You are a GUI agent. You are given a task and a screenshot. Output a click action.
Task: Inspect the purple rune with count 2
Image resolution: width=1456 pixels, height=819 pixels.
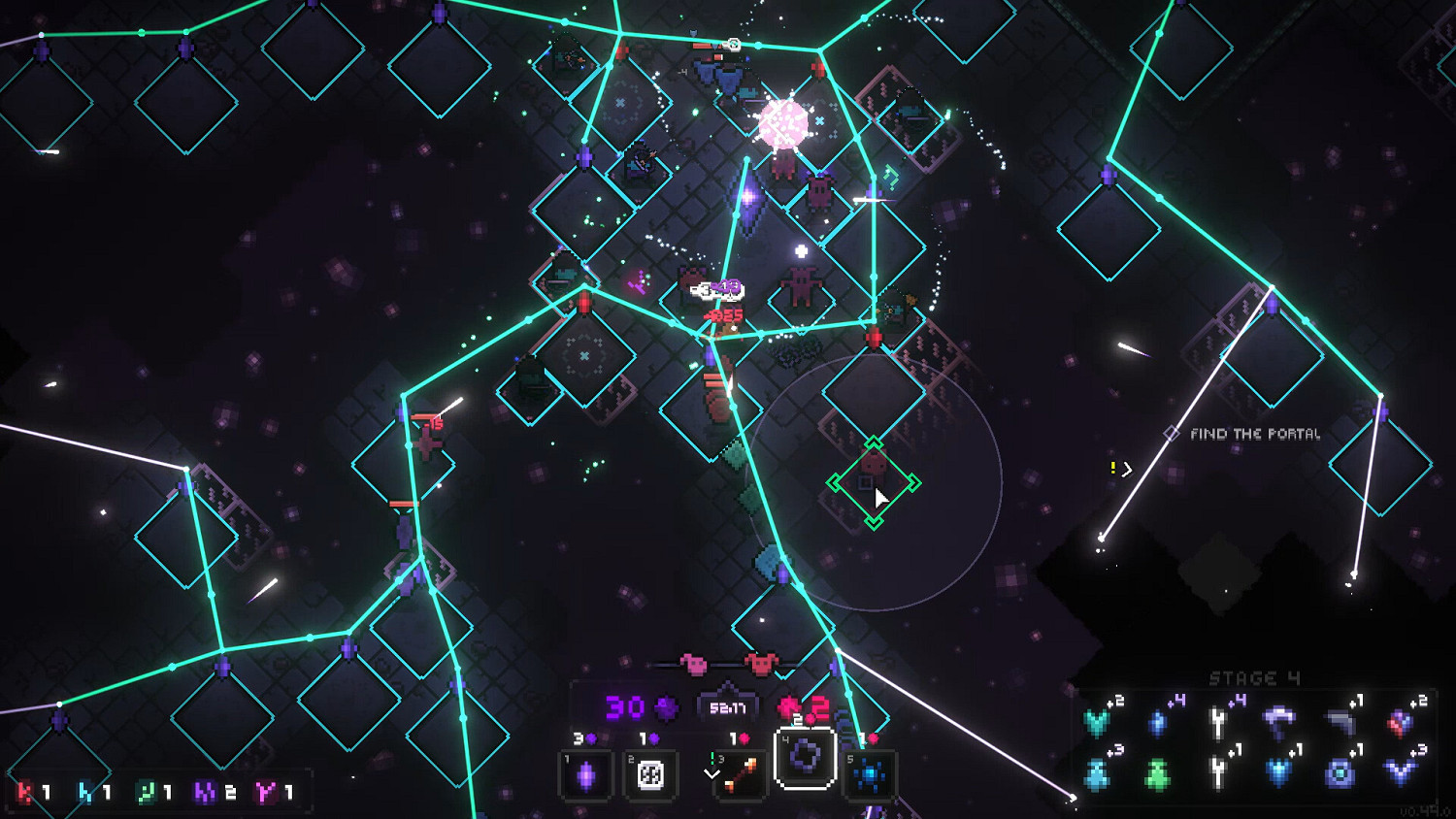[206, 793]
